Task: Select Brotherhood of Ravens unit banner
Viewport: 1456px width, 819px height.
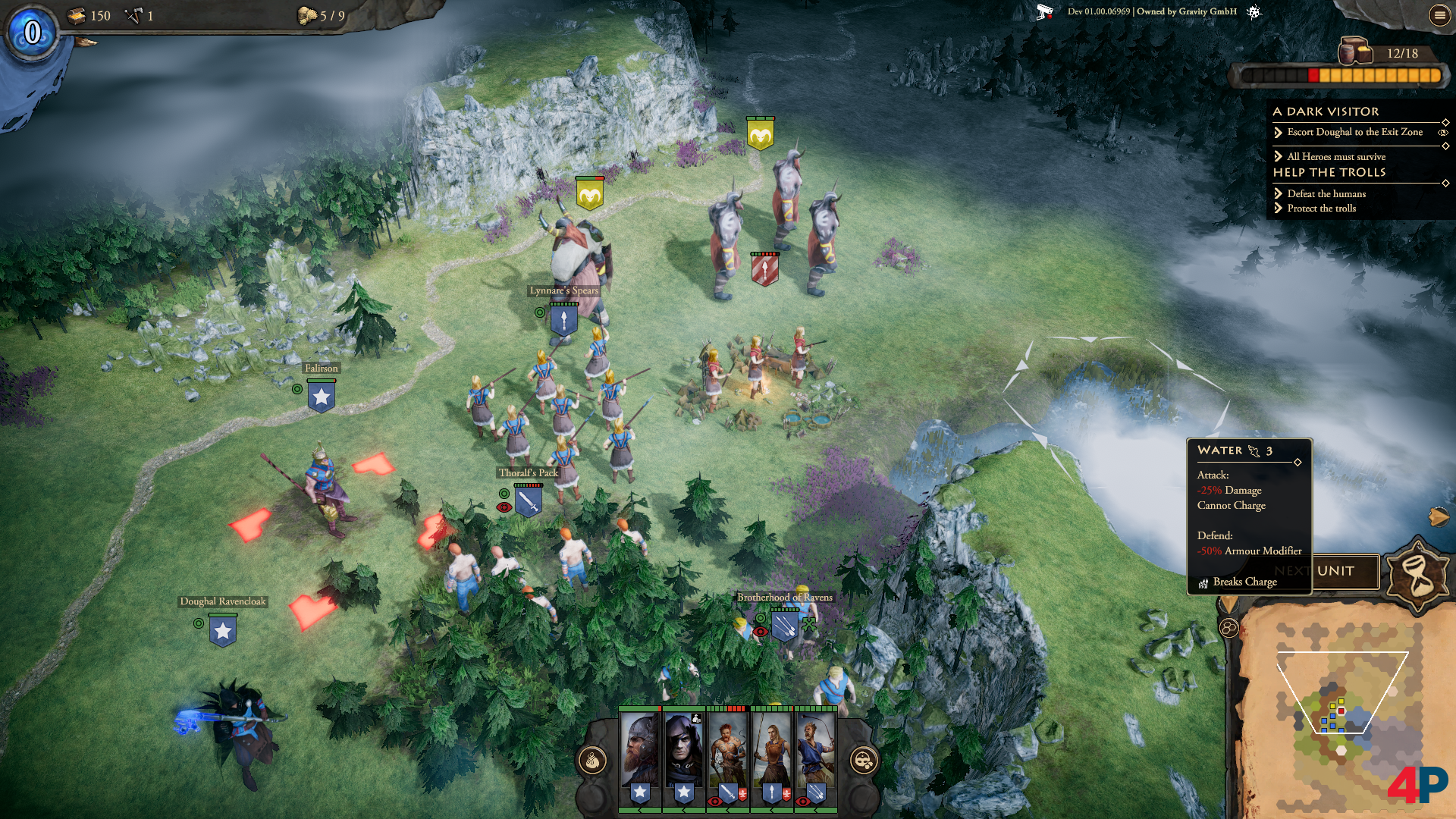Action: 784,626
